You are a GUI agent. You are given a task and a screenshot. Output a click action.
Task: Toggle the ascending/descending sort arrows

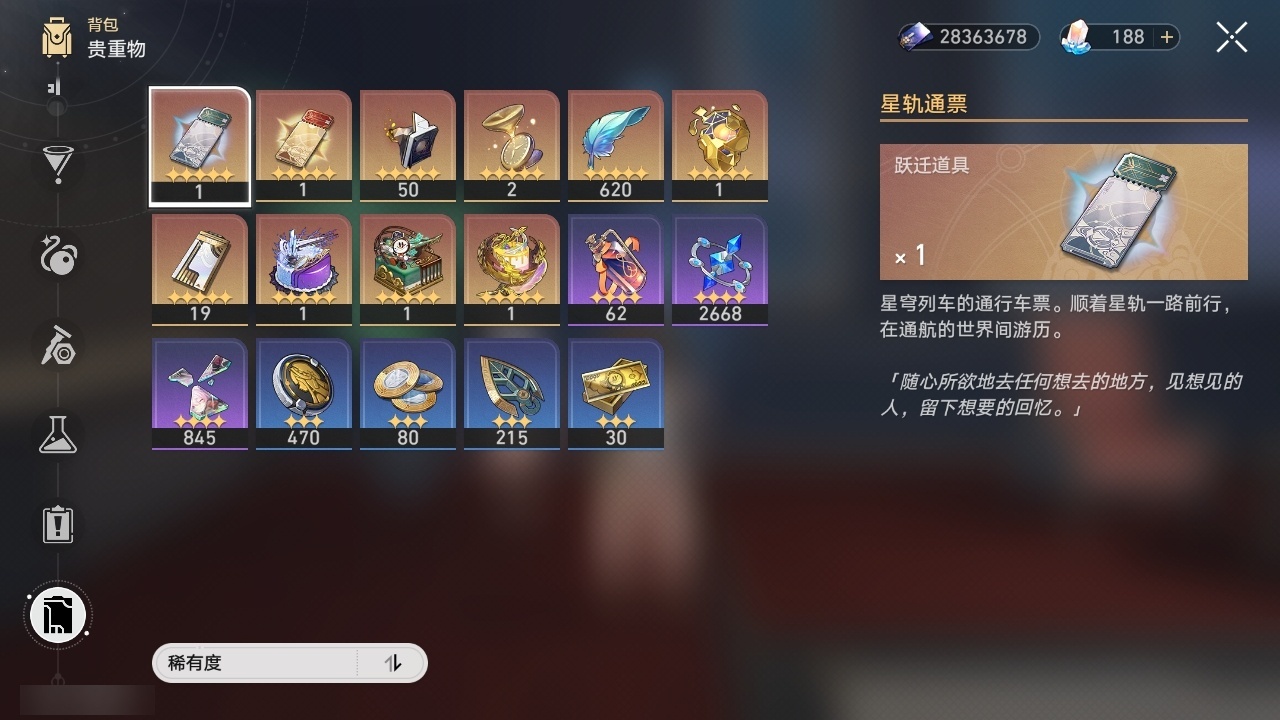point(395,663)
